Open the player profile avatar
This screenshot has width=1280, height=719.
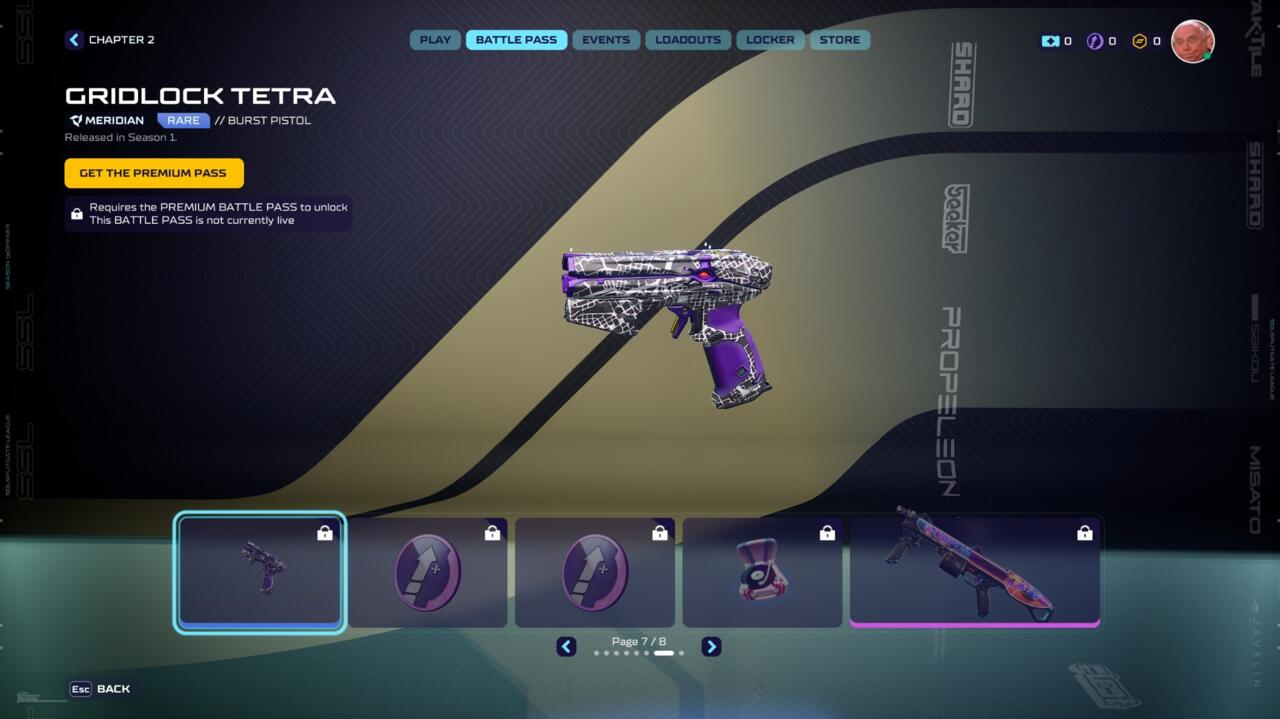coord(1192,41)
